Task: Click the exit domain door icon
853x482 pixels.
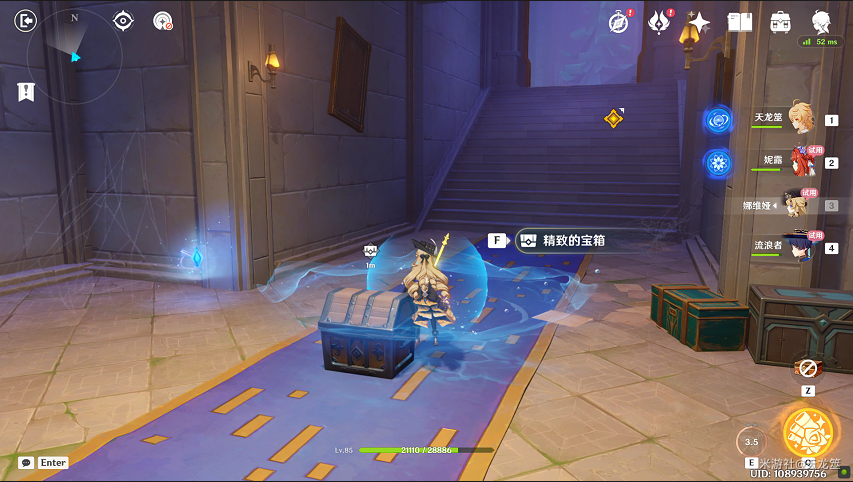Action: [x=26, y=20]
